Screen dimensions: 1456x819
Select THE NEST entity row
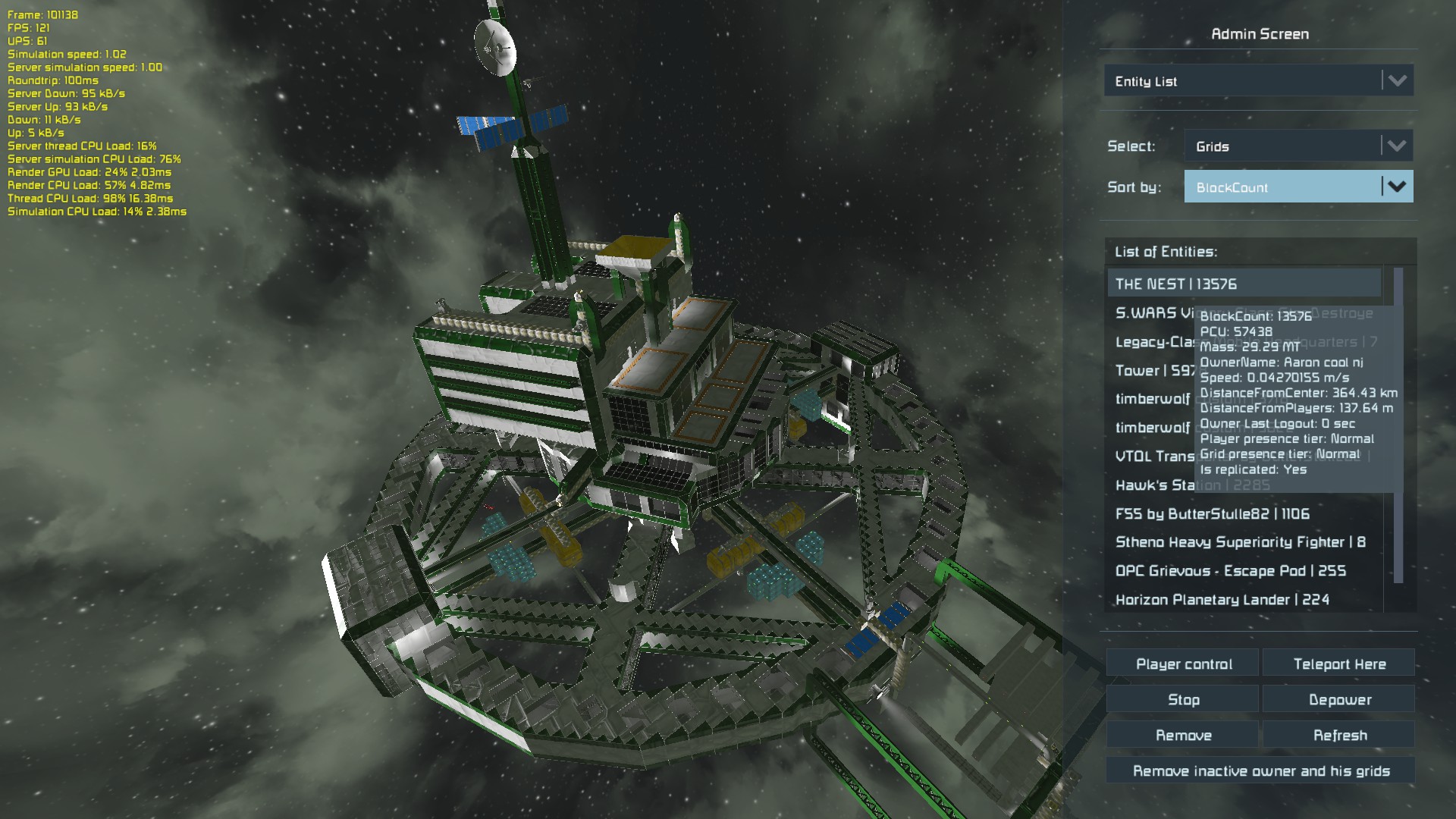(x=1244, y=284)
